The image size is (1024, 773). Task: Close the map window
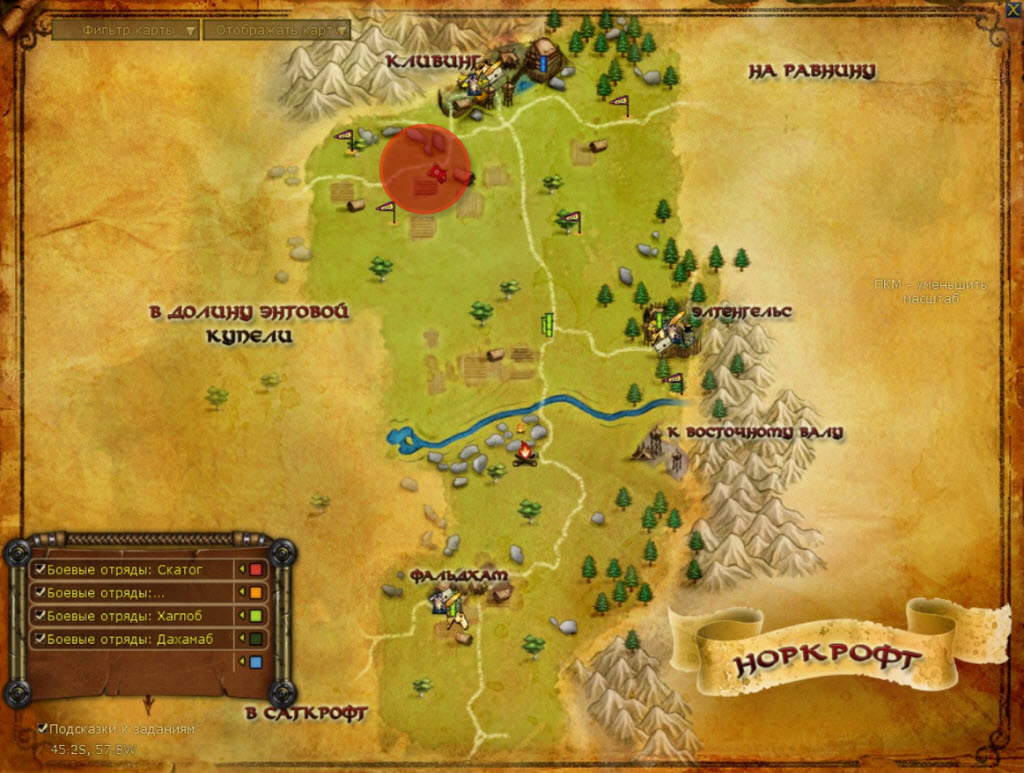[1012, 10]
